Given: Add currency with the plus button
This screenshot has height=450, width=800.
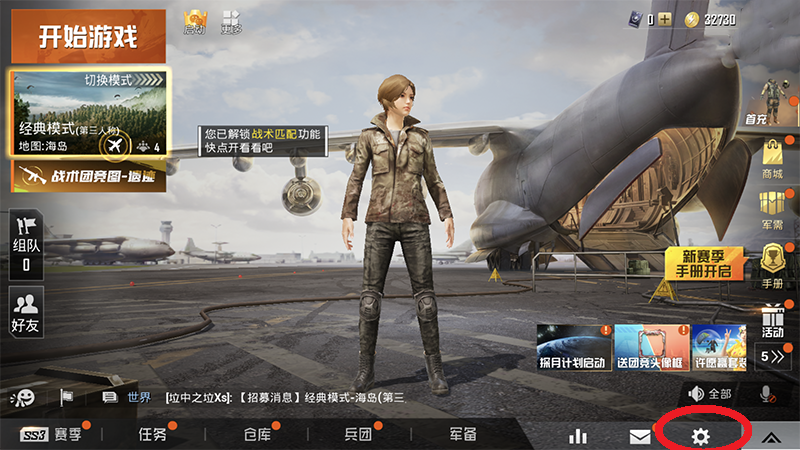Looking at the screenshot, I should (664, 19).
